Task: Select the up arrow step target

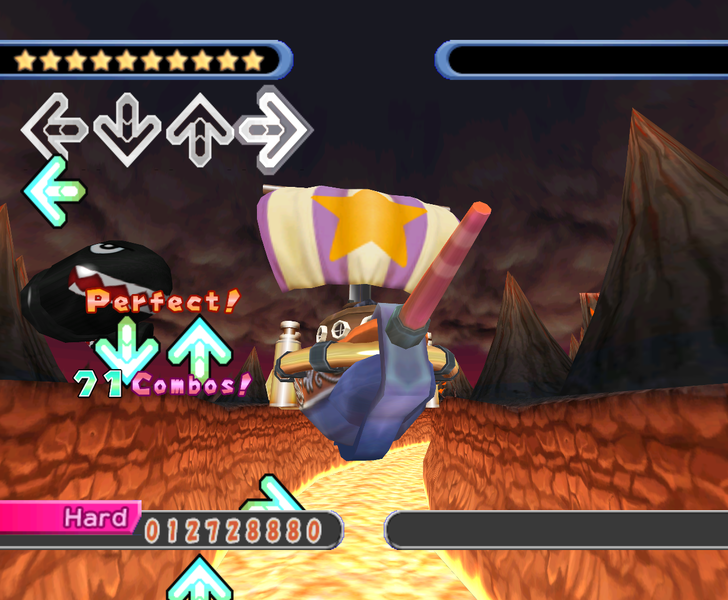Action: 200,128
